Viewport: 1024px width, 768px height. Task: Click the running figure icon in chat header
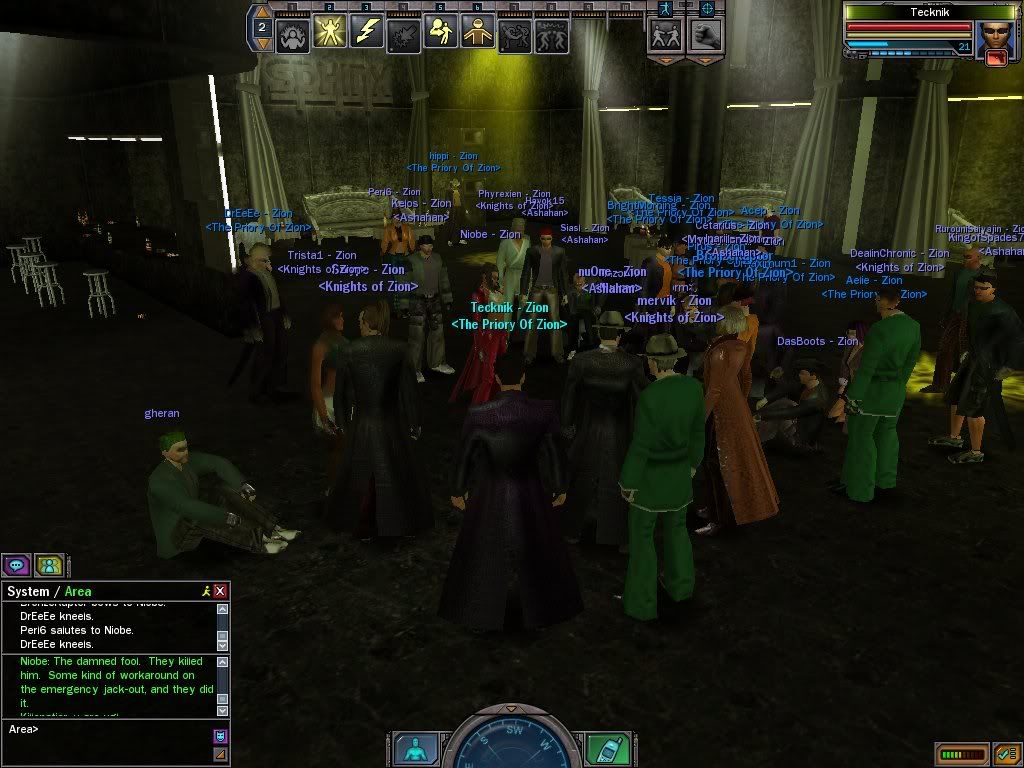(x=206, y=591)
